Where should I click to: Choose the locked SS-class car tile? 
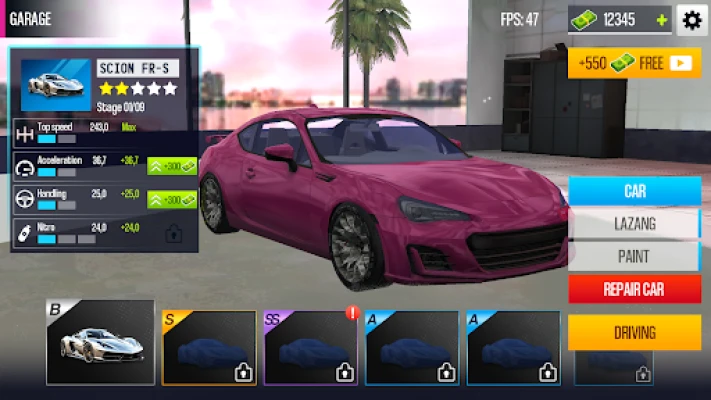pyautogui.click(x=310, y=348)
